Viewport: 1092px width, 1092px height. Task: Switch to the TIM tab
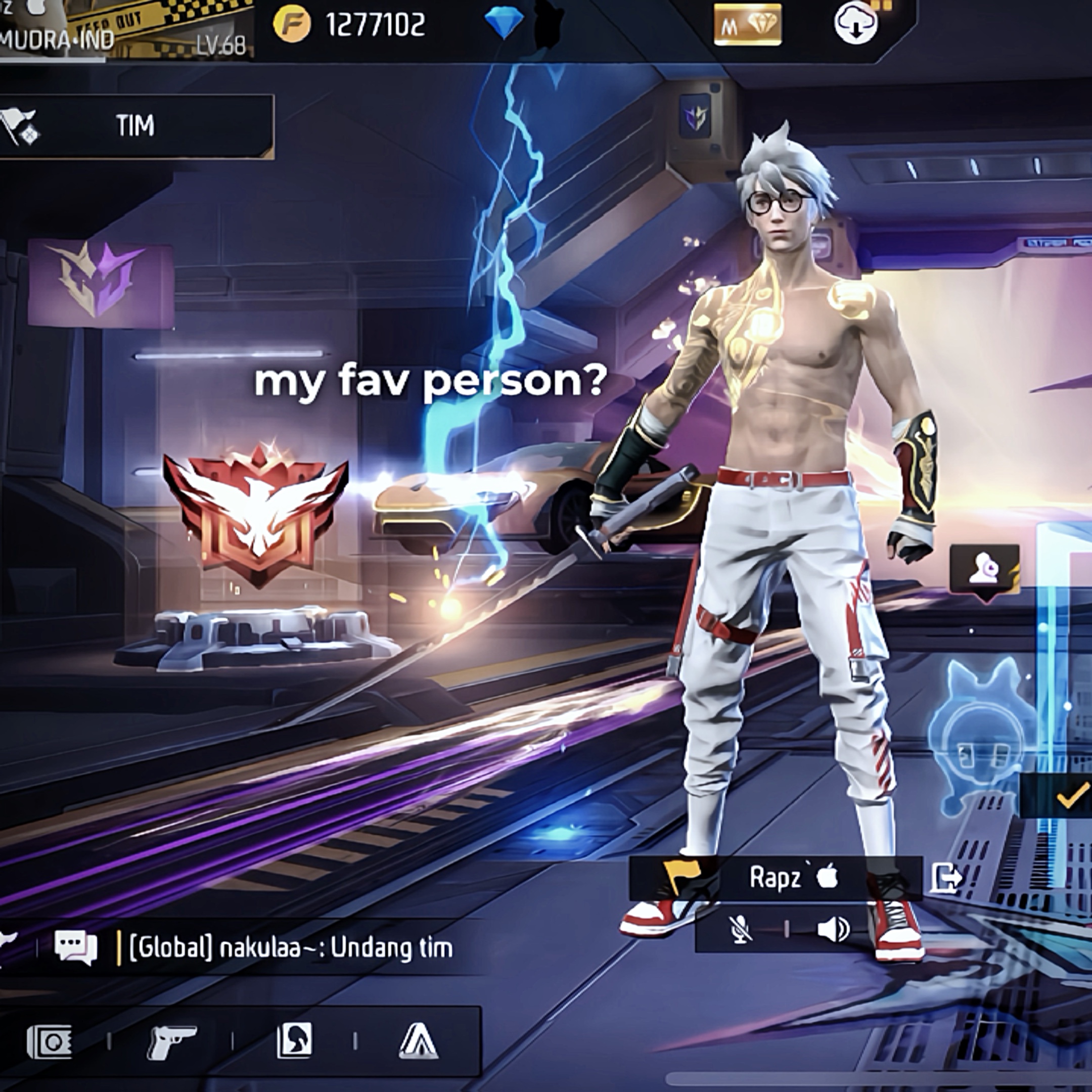135,125
